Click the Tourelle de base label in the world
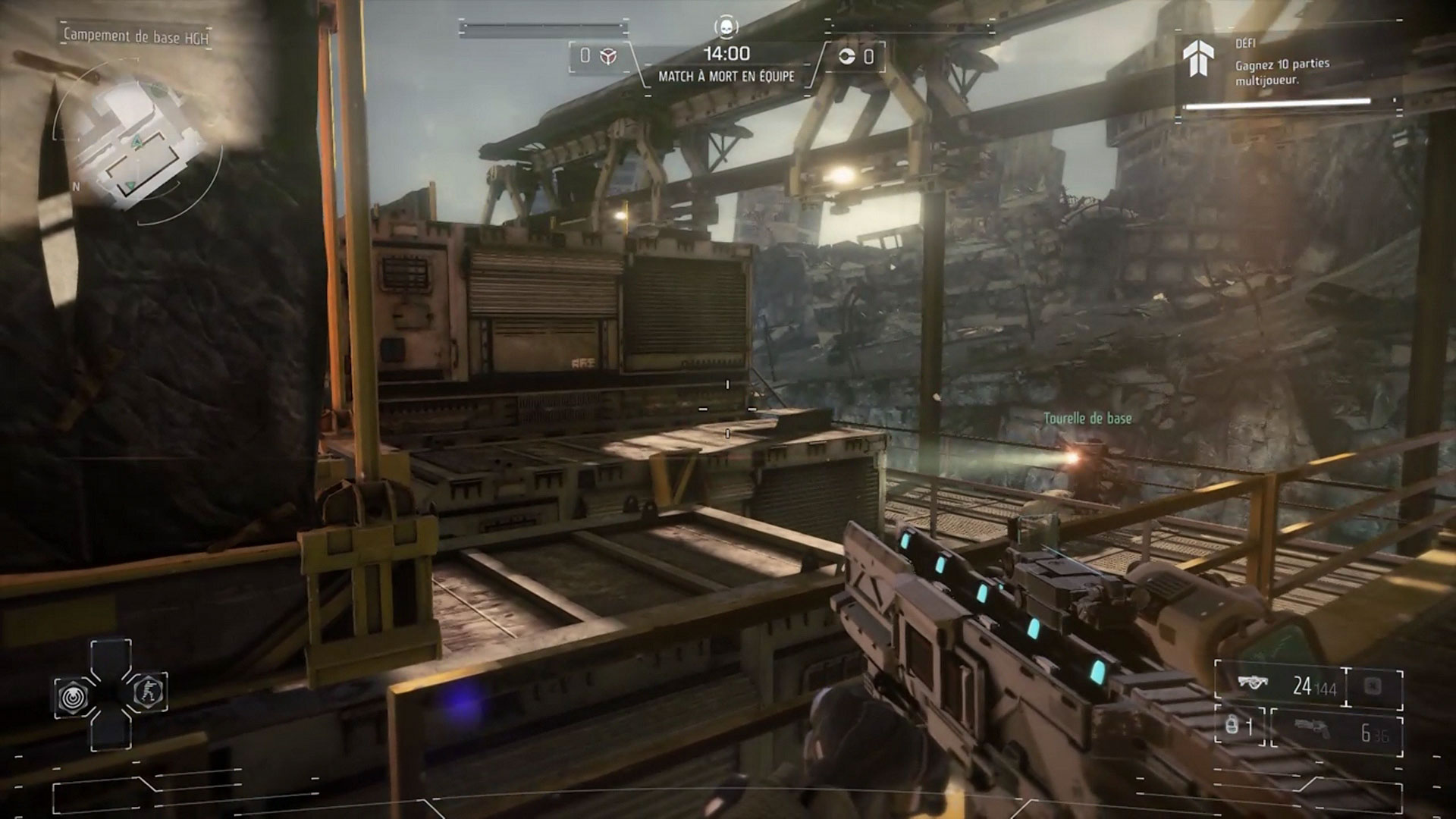Screen dimensions: 1456x819 click(x=1087, y=417)
